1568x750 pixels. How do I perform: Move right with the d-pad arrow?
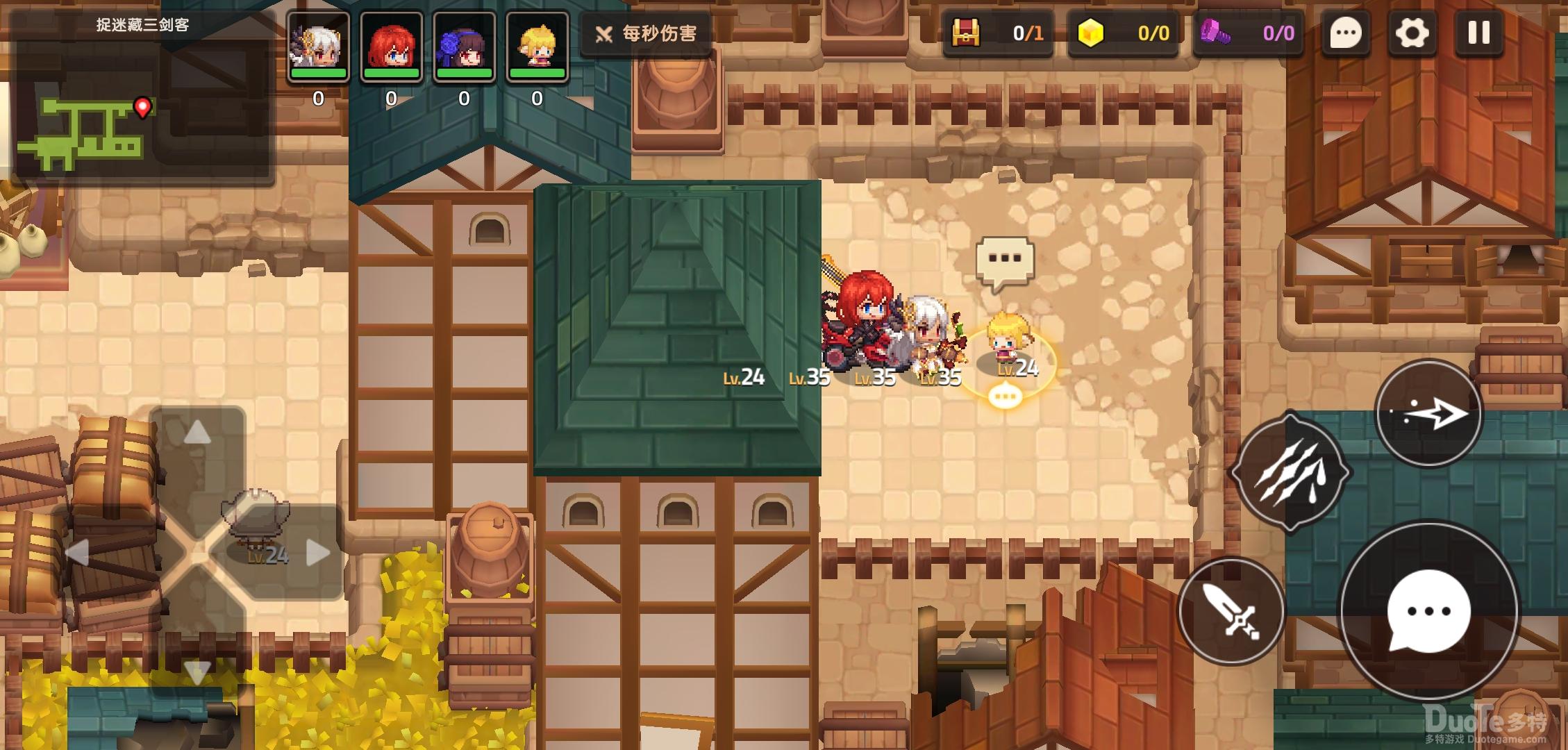pyautogui.click(x=317, y=553)
